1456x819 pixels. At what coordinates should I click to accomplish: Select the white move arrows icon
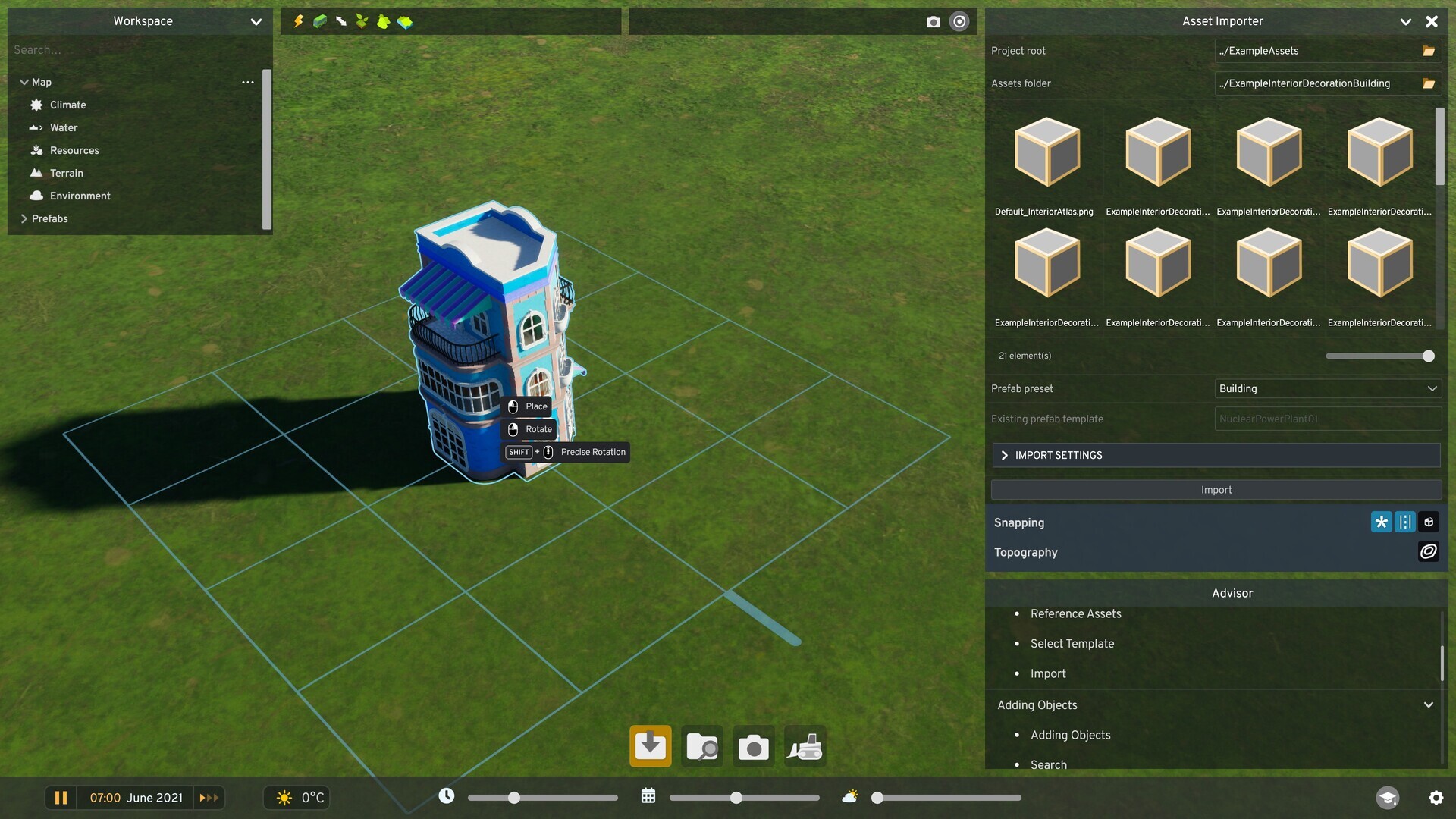point(340,21)
